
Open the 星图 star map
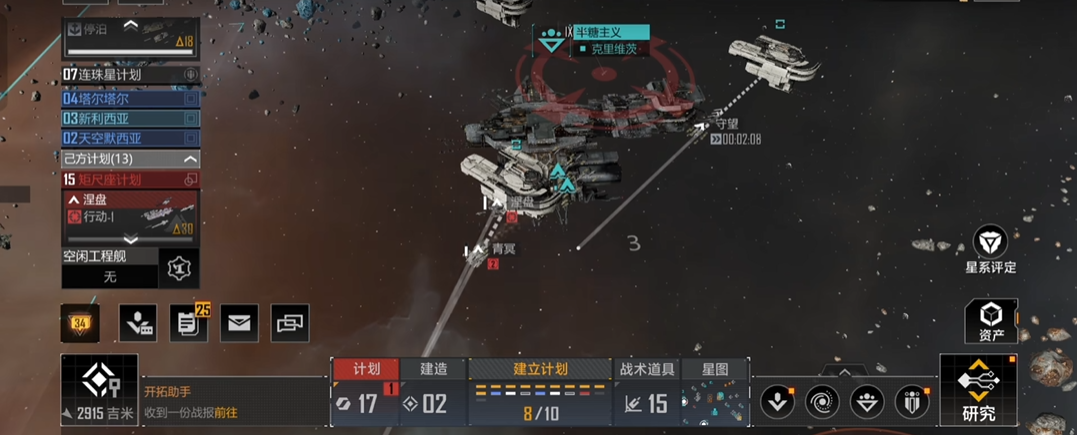(716, 369)
